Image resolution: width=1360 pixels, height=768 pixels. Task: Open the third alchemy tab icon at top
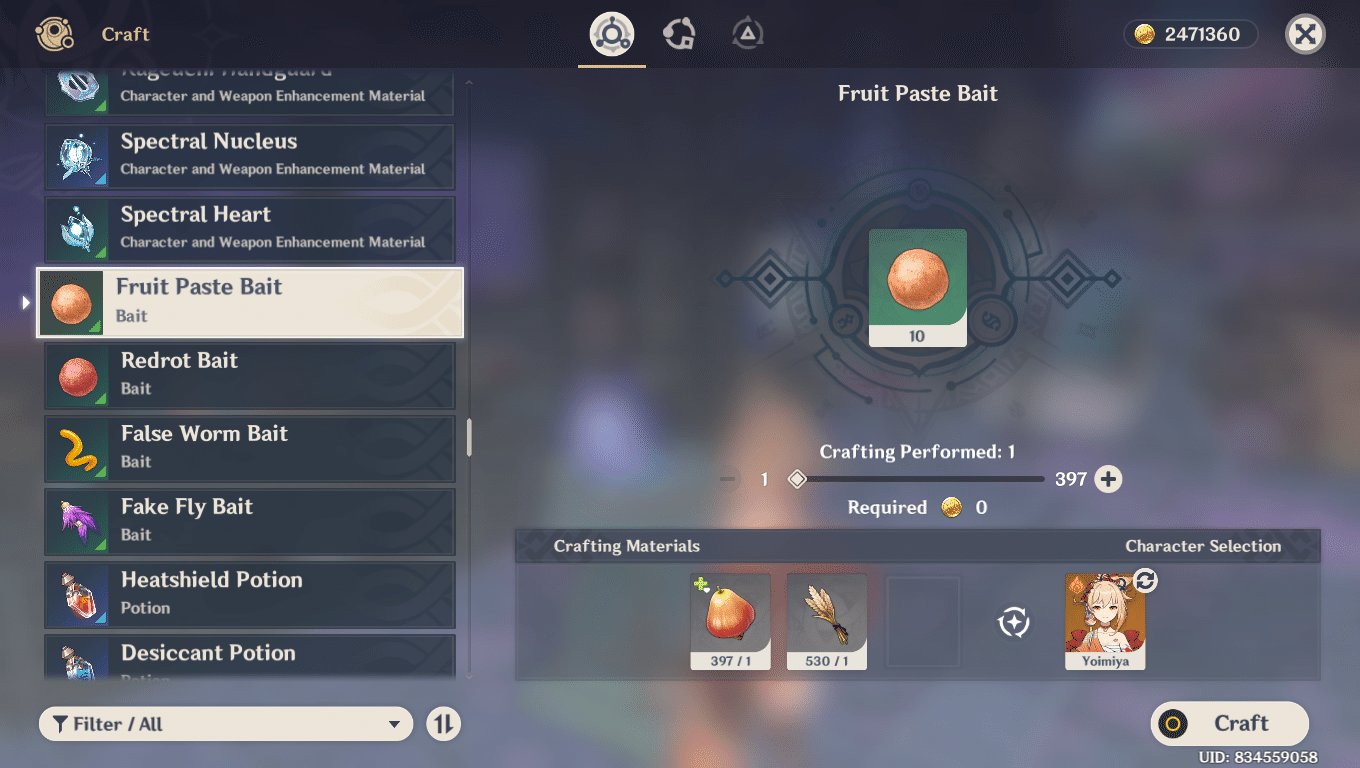click(745, 33)
